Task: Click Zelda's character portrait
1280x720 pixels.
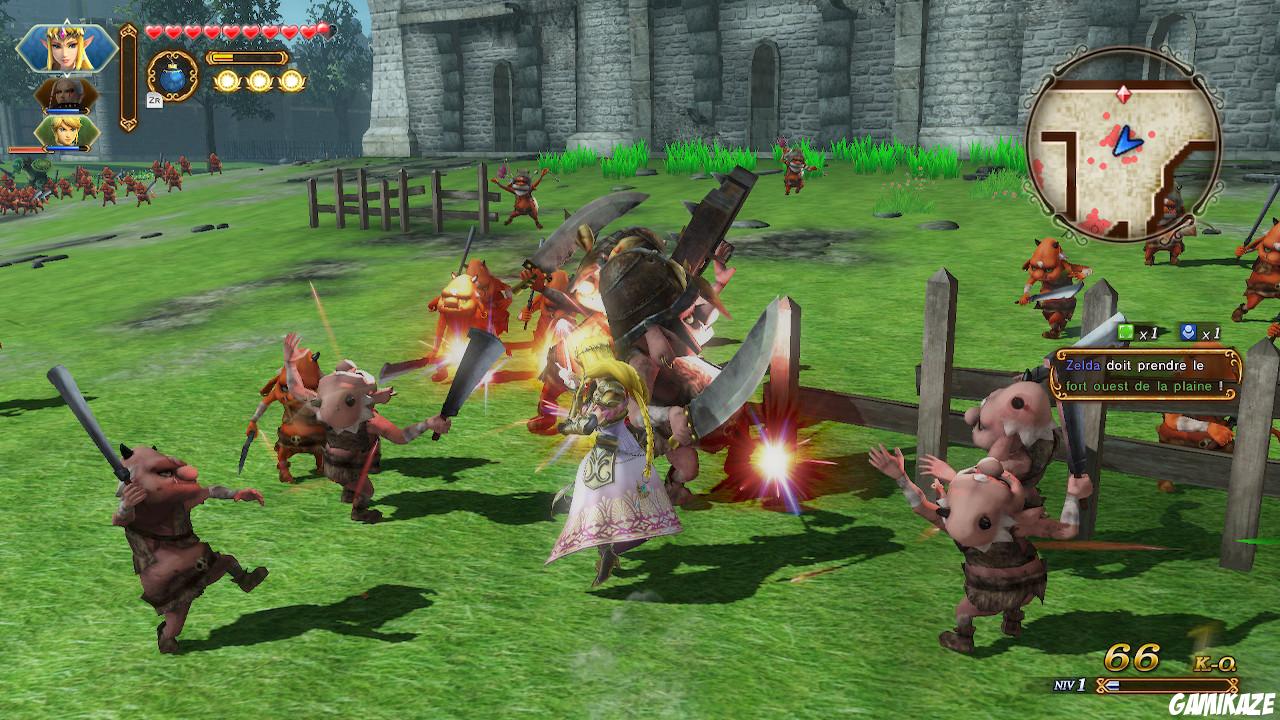Action: pyautogui.click(x=65, y=45)
